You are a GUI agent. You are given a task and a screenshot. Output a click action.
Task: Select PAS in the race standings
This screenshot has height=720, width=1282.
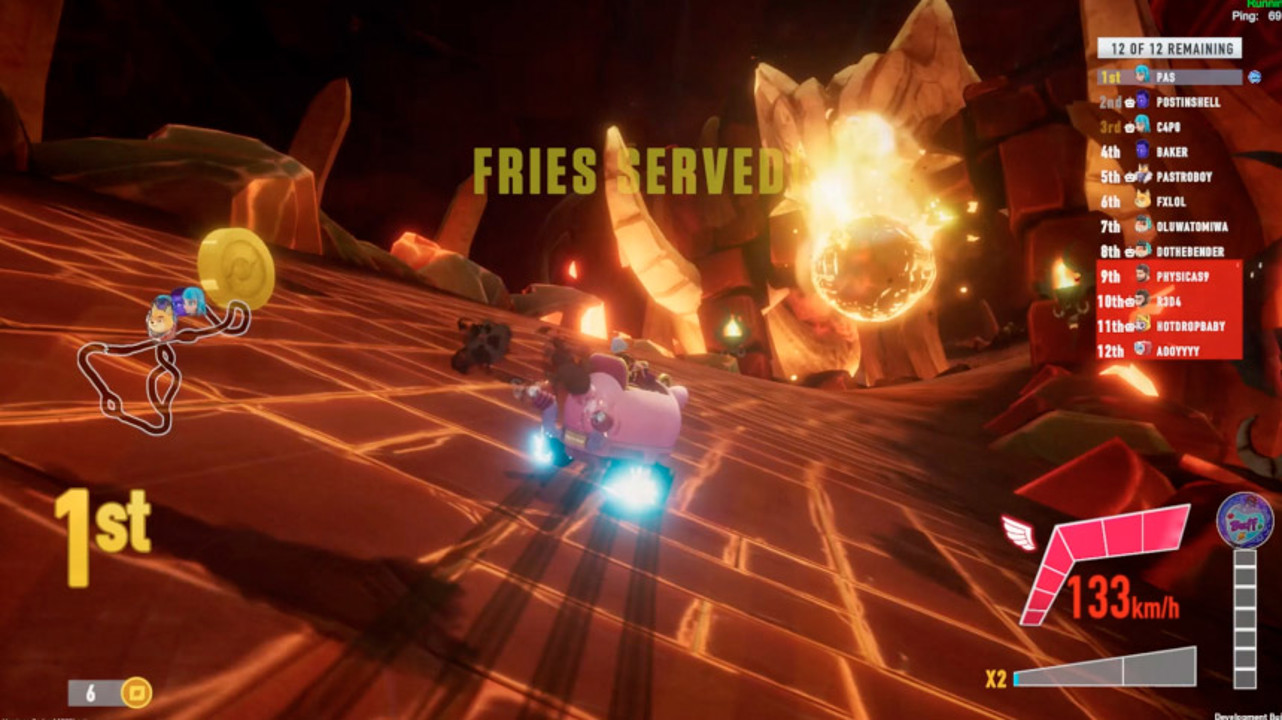[1170, 77]
